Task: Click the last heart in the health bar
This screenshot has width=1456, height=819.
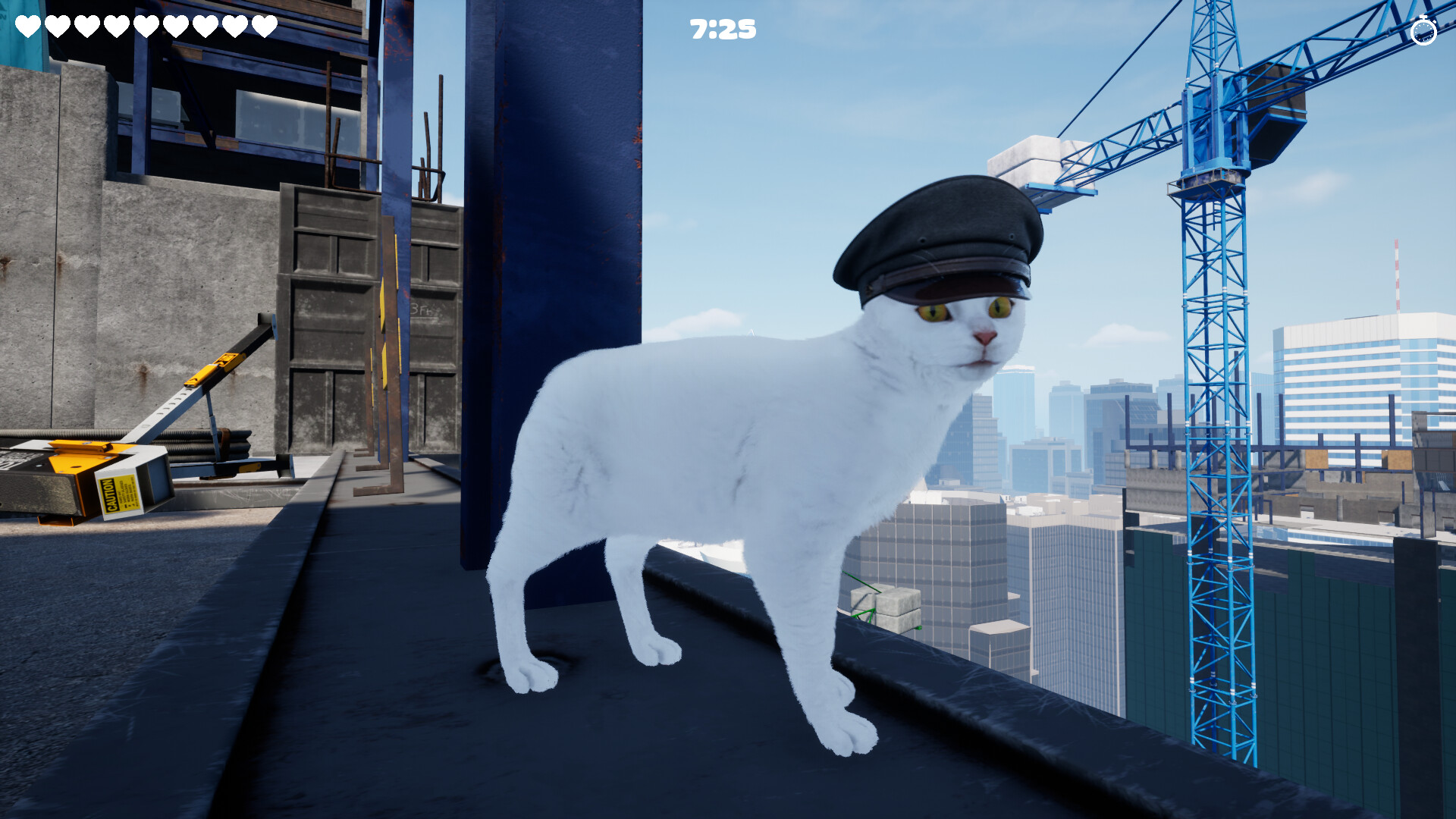Action: [263, 26]
